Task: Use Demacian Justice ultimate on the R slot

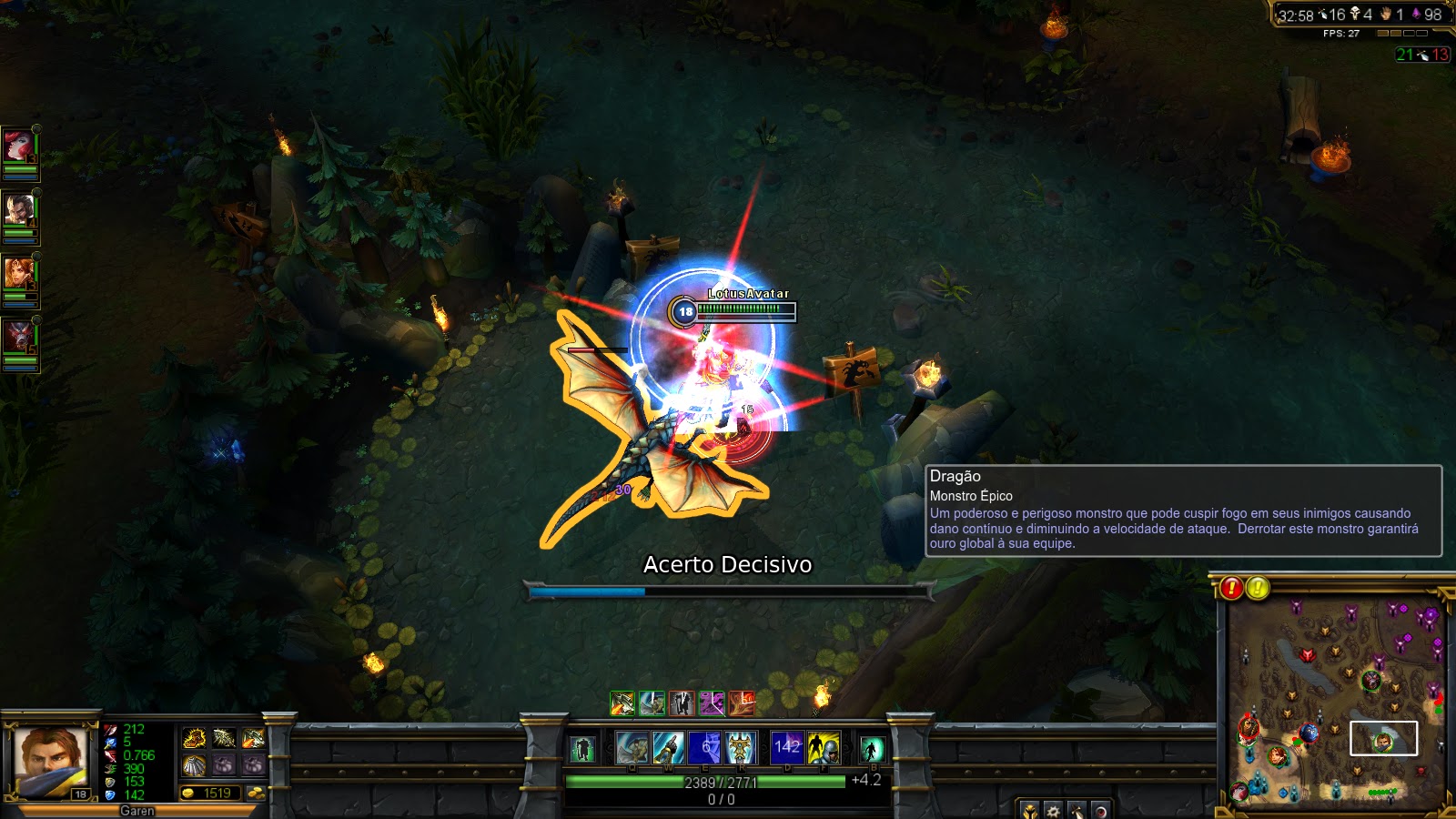Action: pos(742,748)
